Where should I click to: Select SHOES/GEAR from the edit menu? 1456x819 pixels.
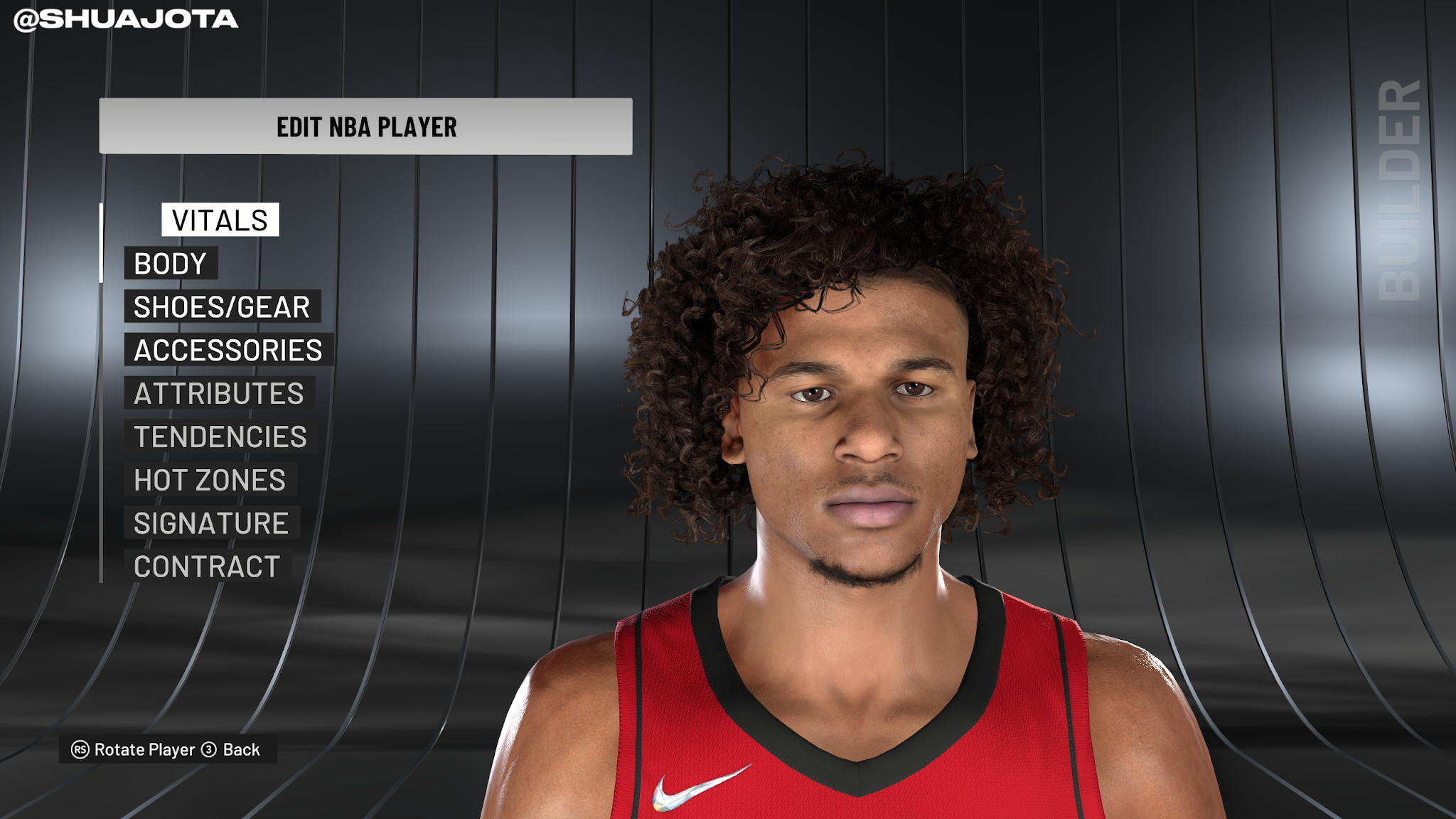(x=222, y=307)
